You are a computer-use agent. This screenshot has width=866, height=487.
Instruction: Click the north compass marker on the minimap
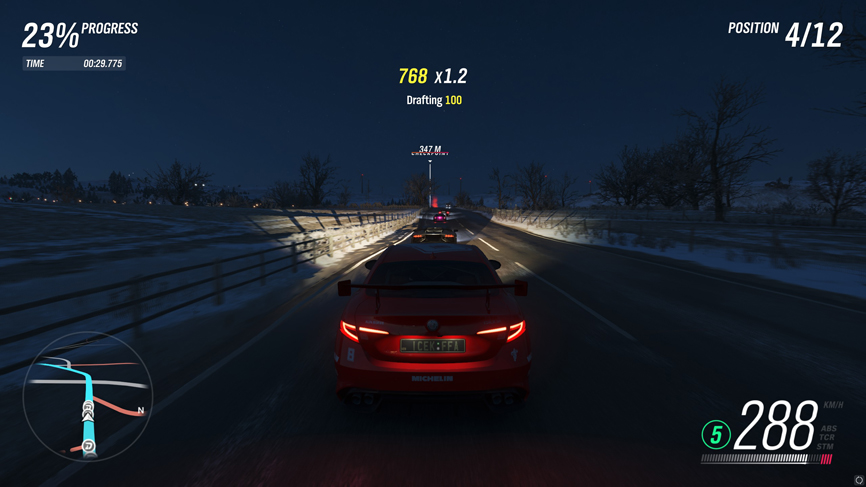[141, 410]
